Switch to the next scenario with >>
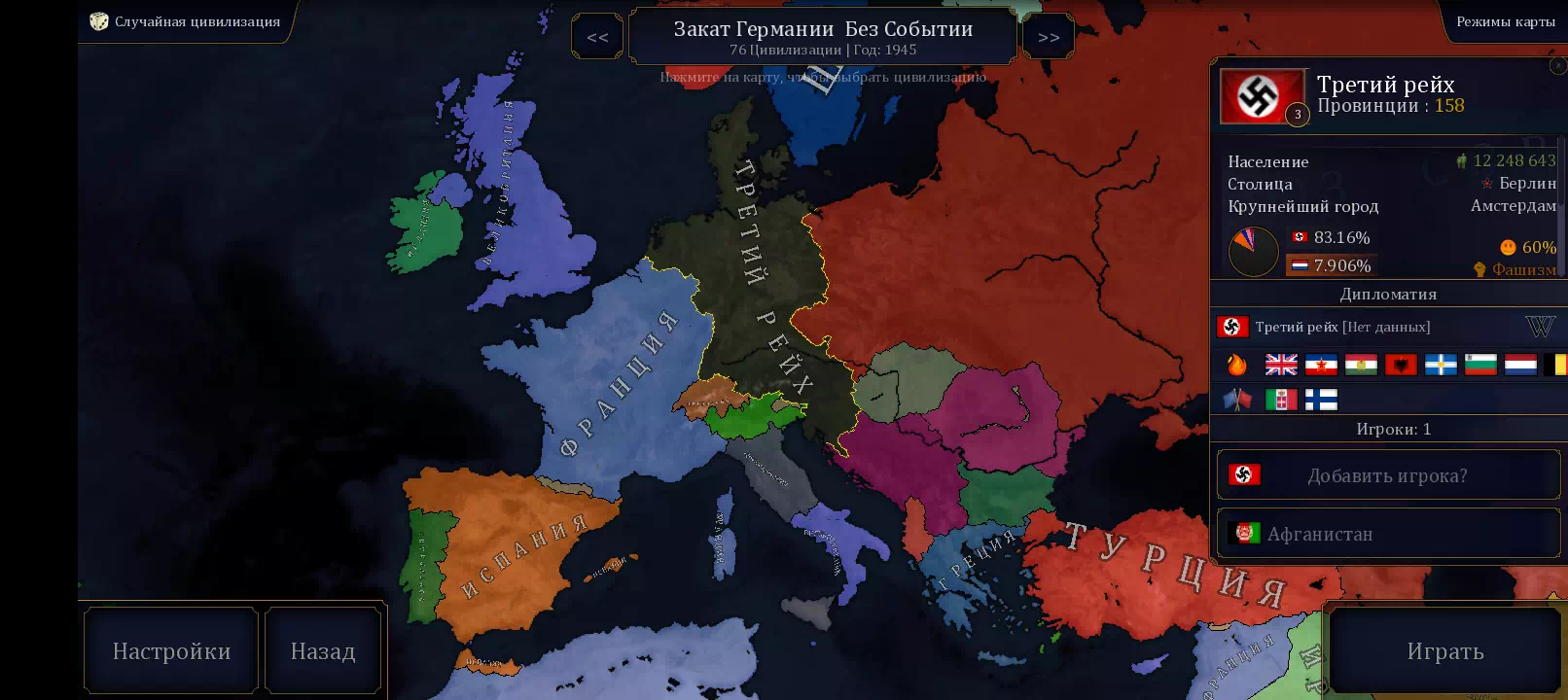The width and height of the screenshot is (1568, 700). 1048,37
